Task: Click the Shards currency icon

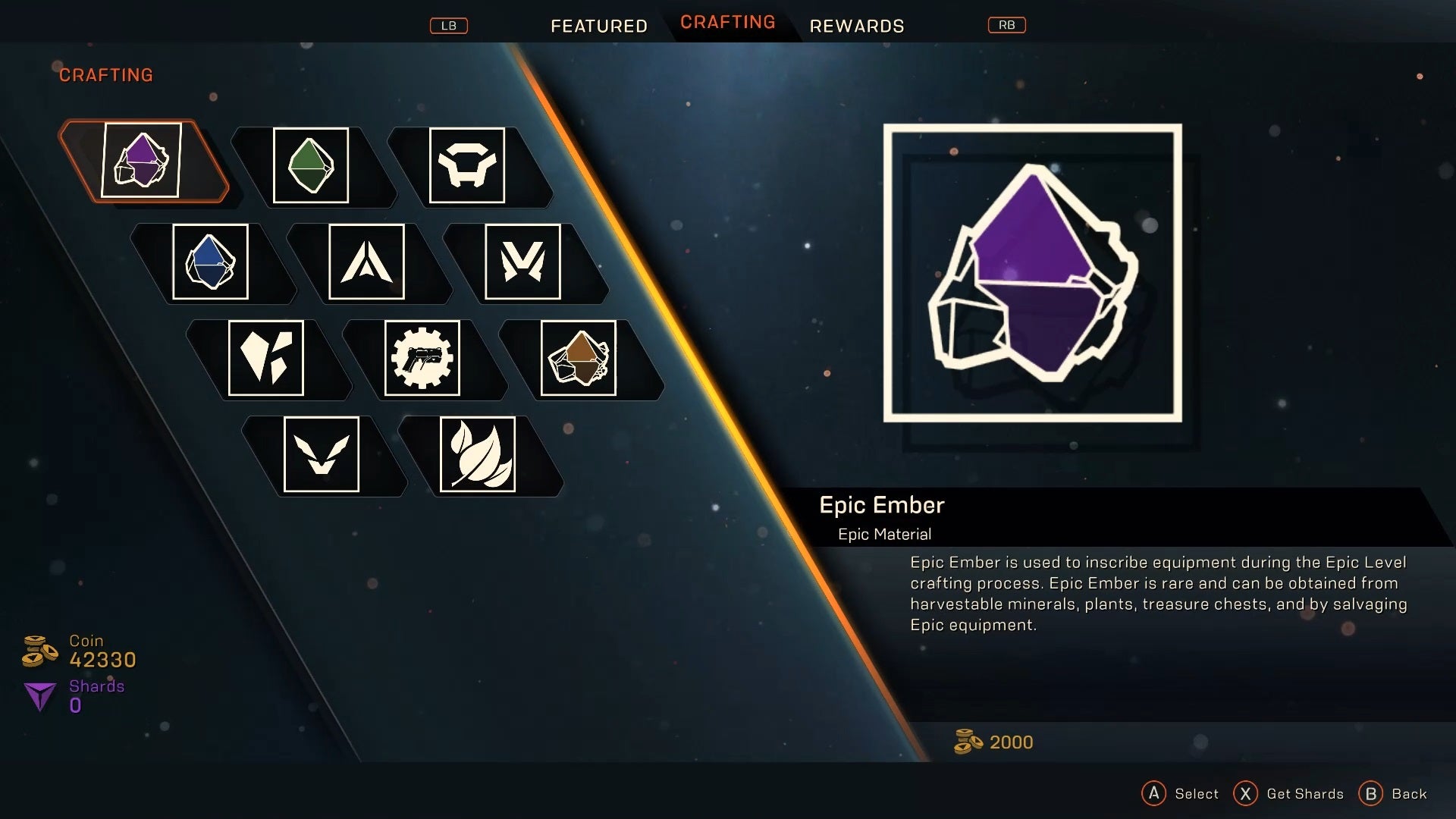Action: pyautogui.click(x=39, y=695)
